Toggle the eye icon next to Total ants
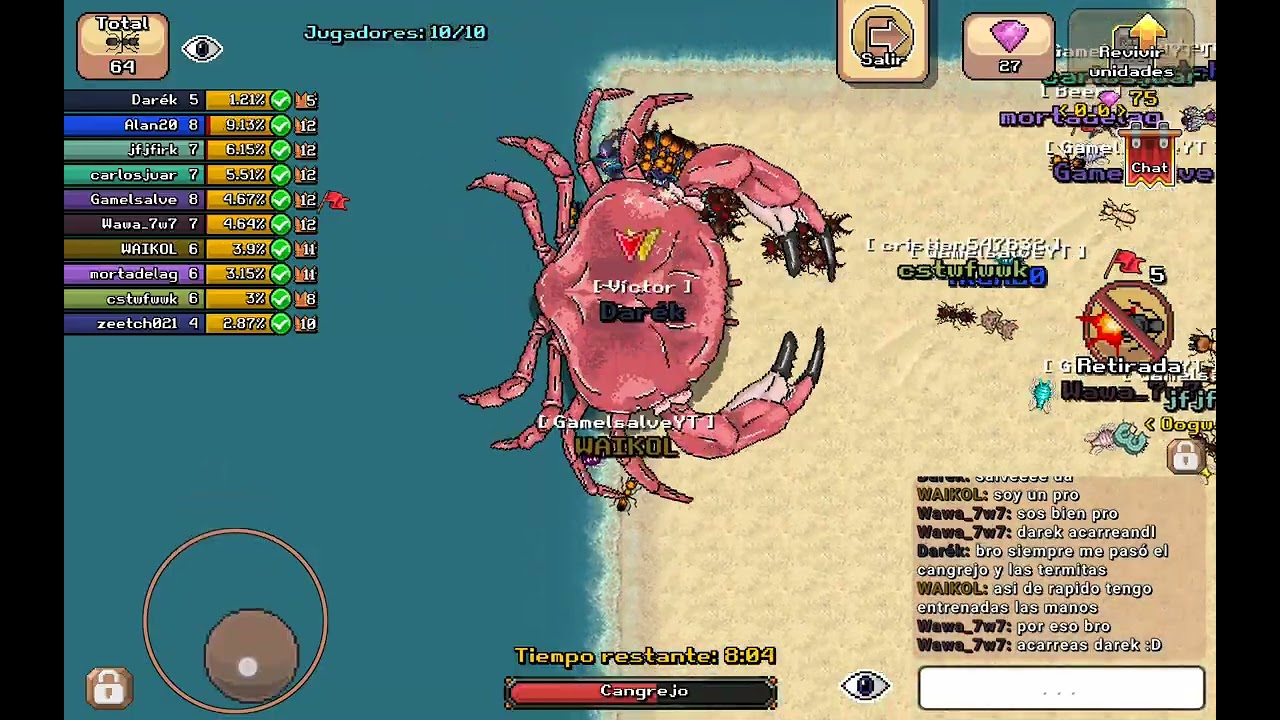Viewport: 1280px width, 720px height. (202, 49)
